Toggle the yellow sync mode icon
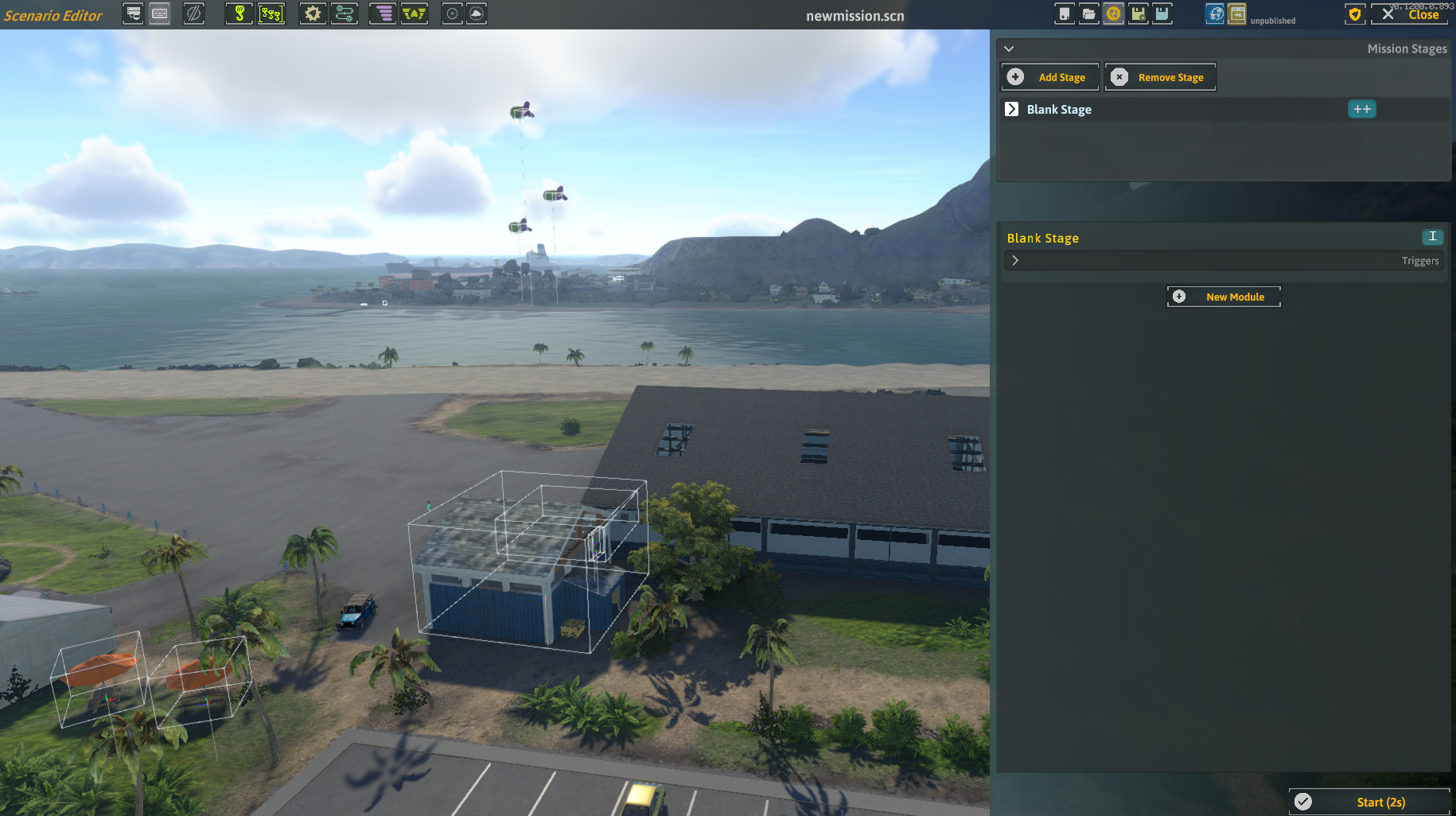Image resolution: width=1456 pixels, height=816 pixels. click(x=1113, y=14)
